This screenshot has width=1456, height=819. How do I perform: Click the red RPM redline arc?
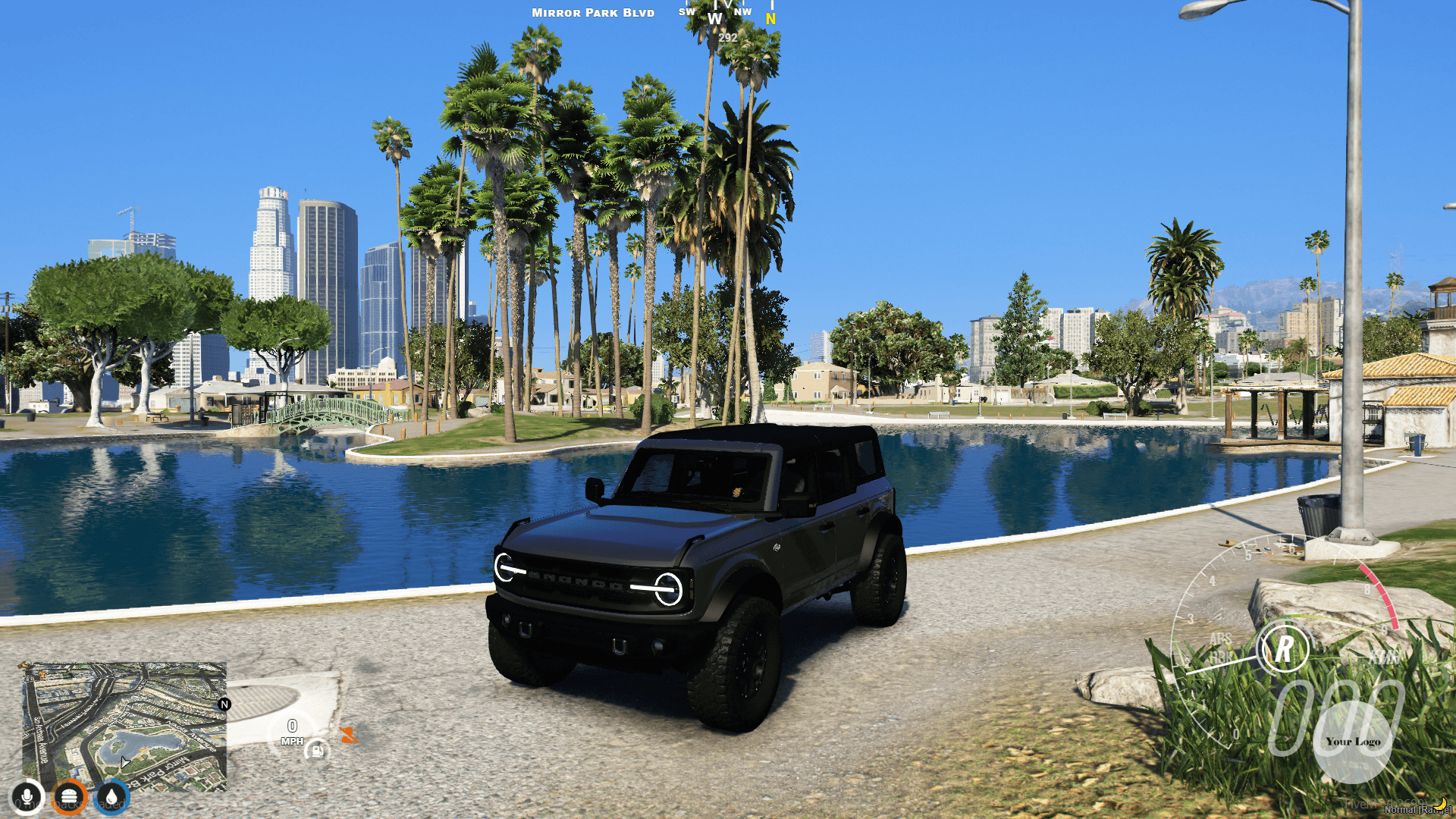click(1379, 591)
